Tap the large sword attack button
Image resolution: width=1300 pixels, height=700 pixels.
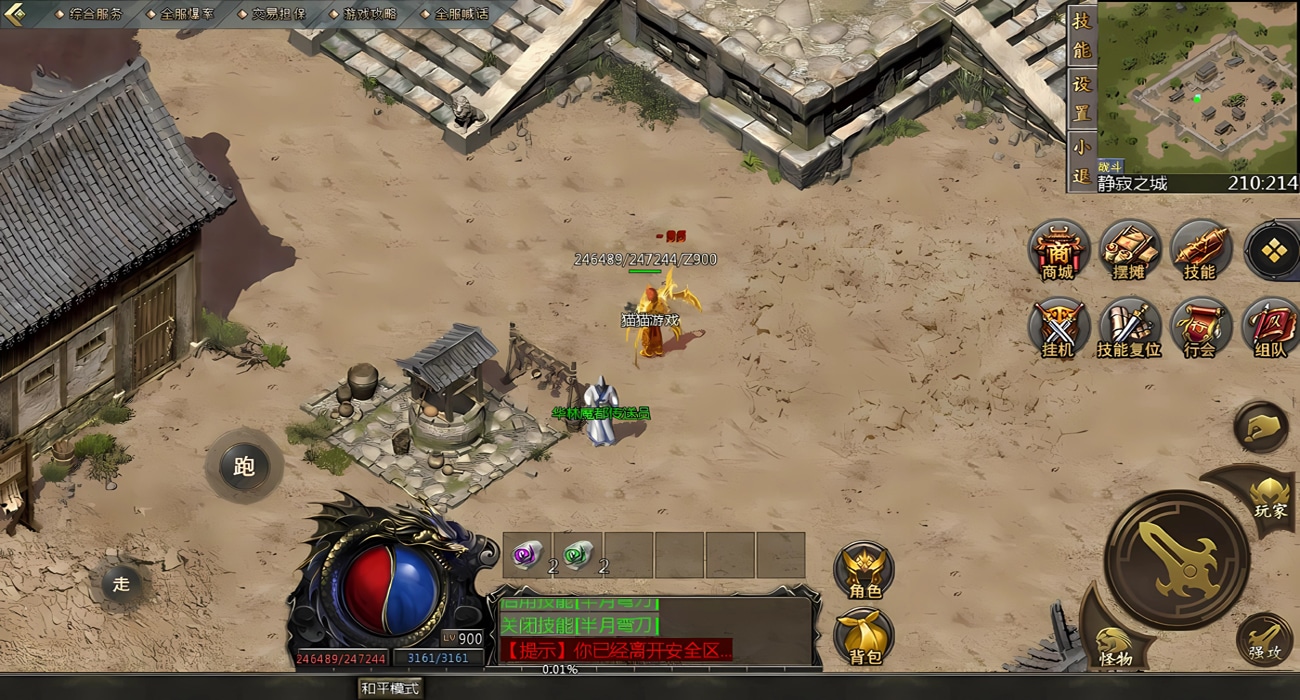click(x=1176, y=560)
